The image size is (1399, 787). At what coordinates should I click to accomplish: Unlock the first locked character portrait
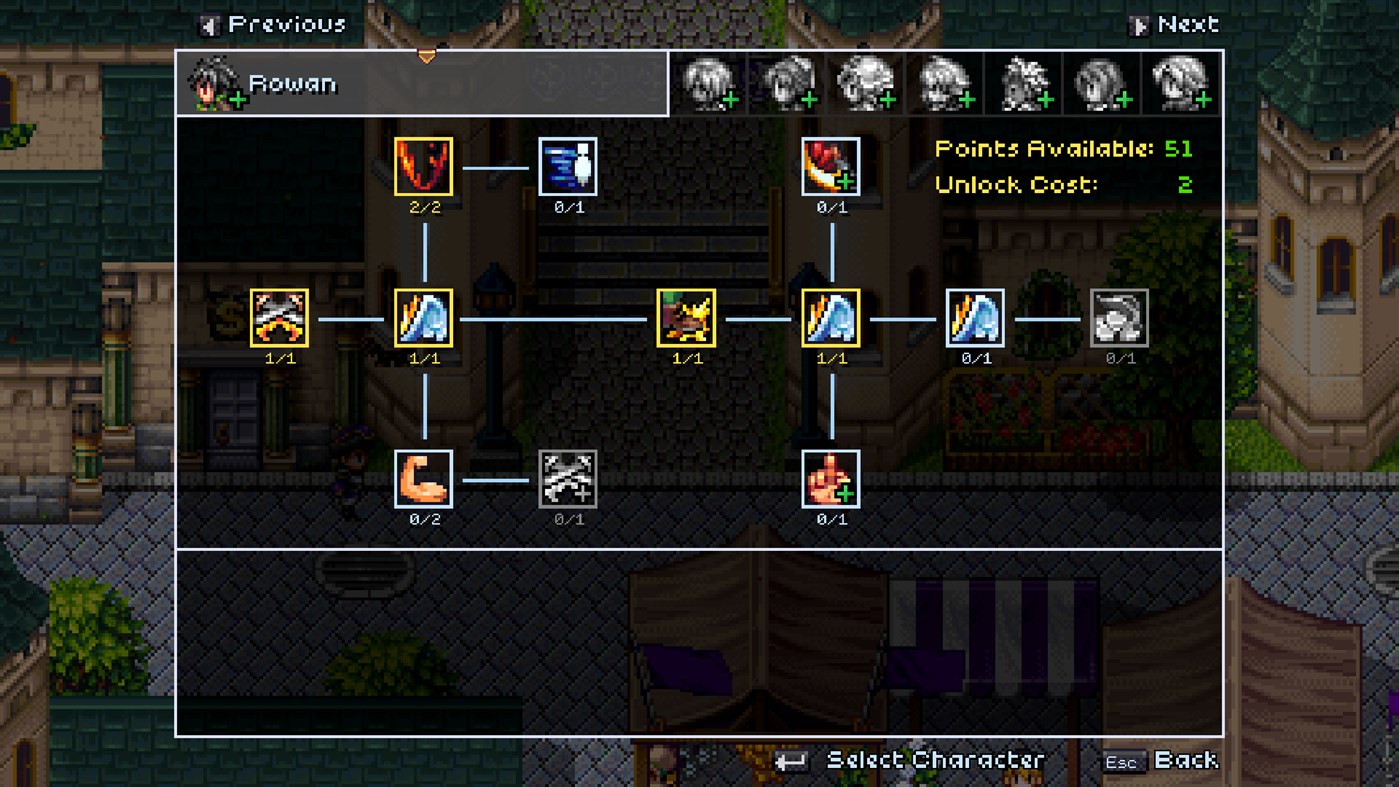click(x=710, y=84)
